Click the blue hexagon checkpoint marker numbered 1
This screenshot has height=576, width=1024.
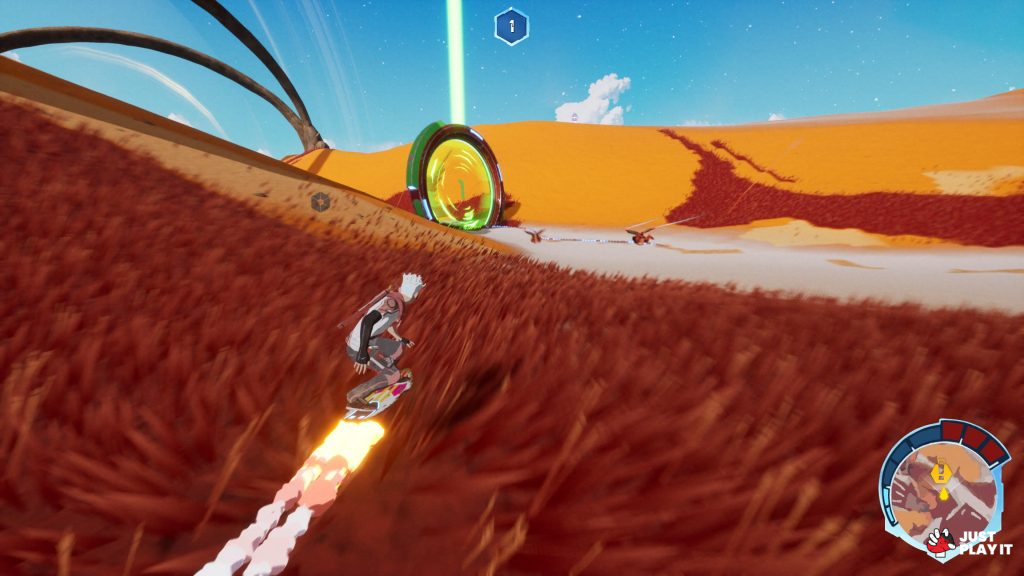pyautogui.click(x=511, y=27)
